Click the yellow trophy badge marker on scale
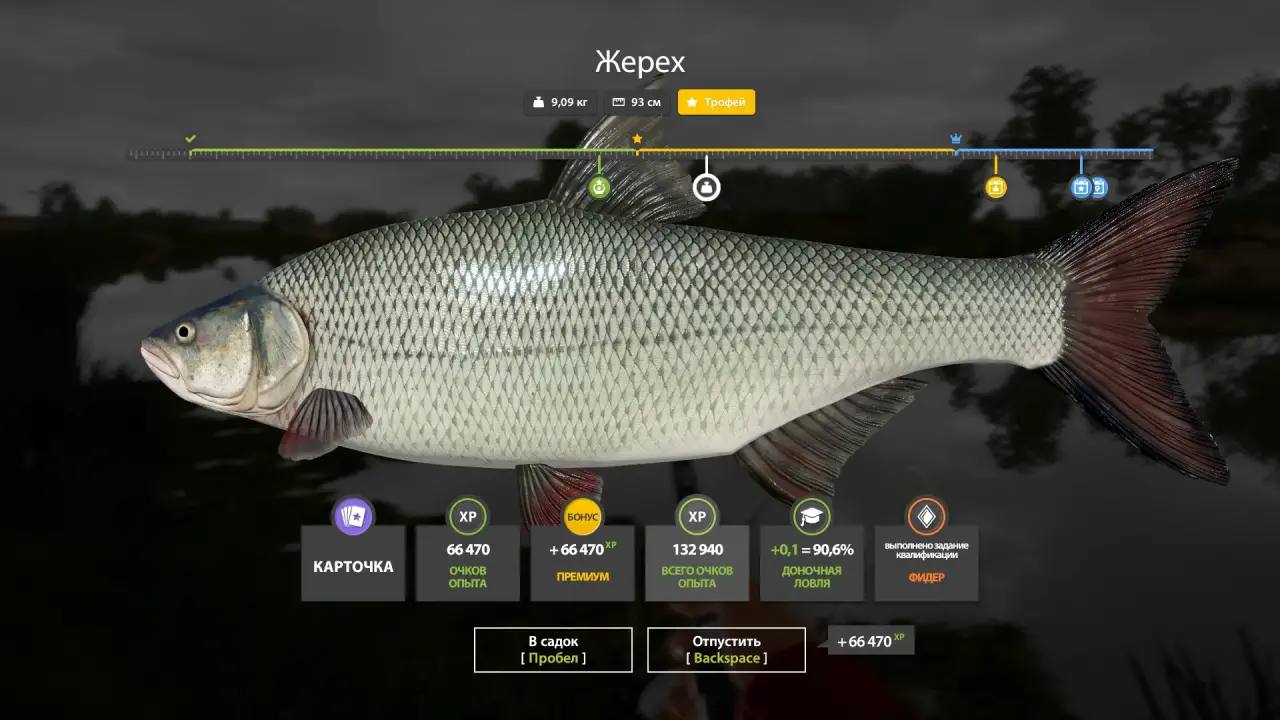 point(995,187)
